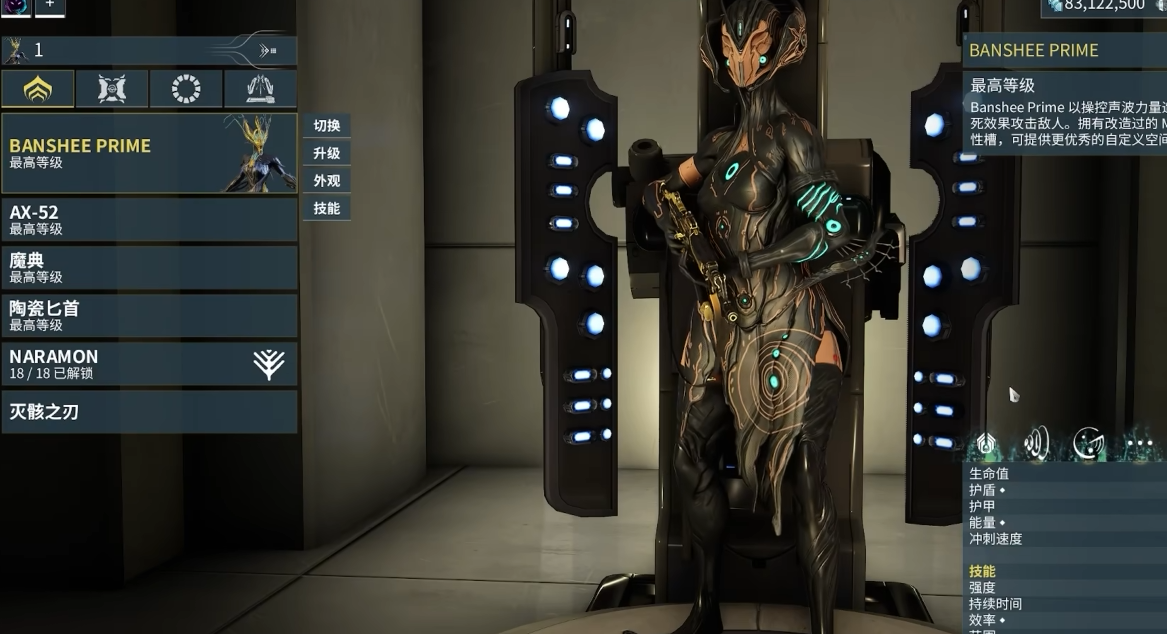Select the first Banshee ability icon

point(986,443)
